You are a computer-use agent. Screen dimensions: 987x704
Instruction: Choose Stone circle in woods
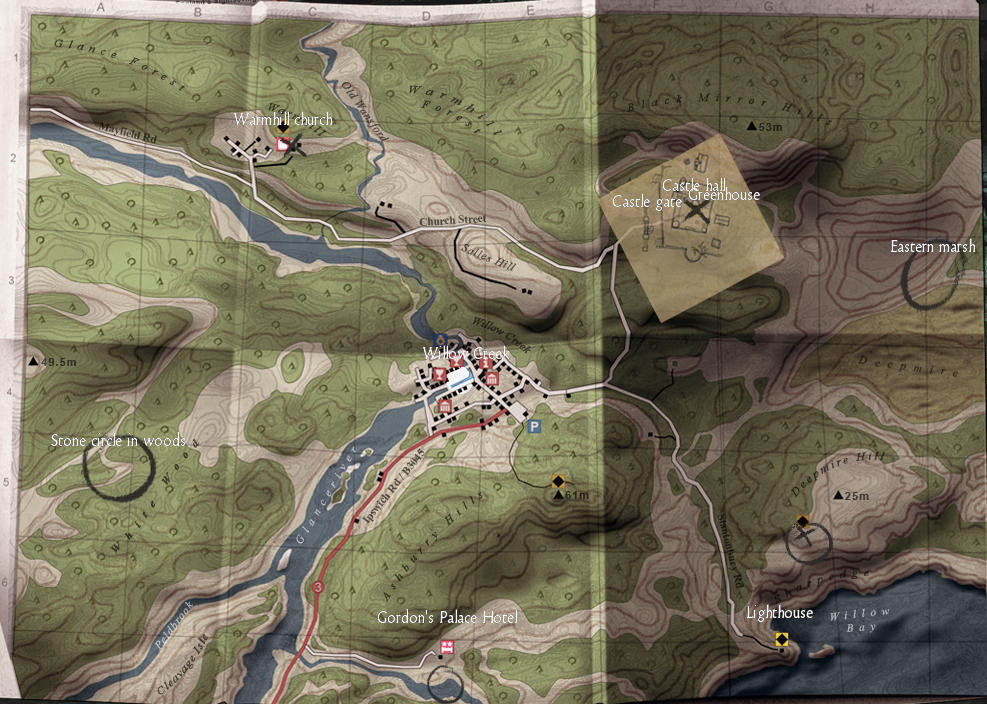pos(118,441)
